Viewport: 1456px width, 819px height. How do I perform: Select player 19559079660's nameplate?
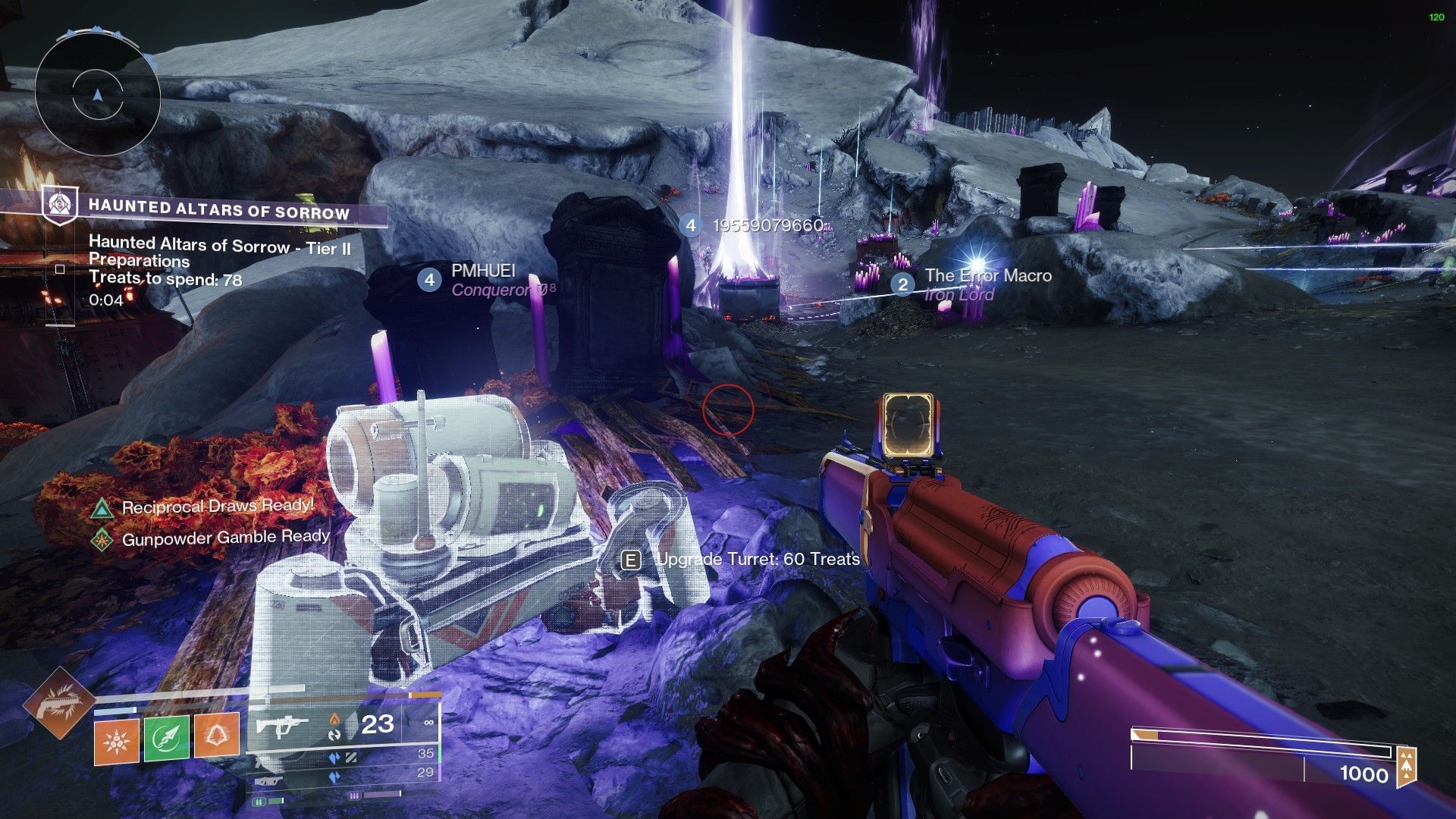(767, 225)
